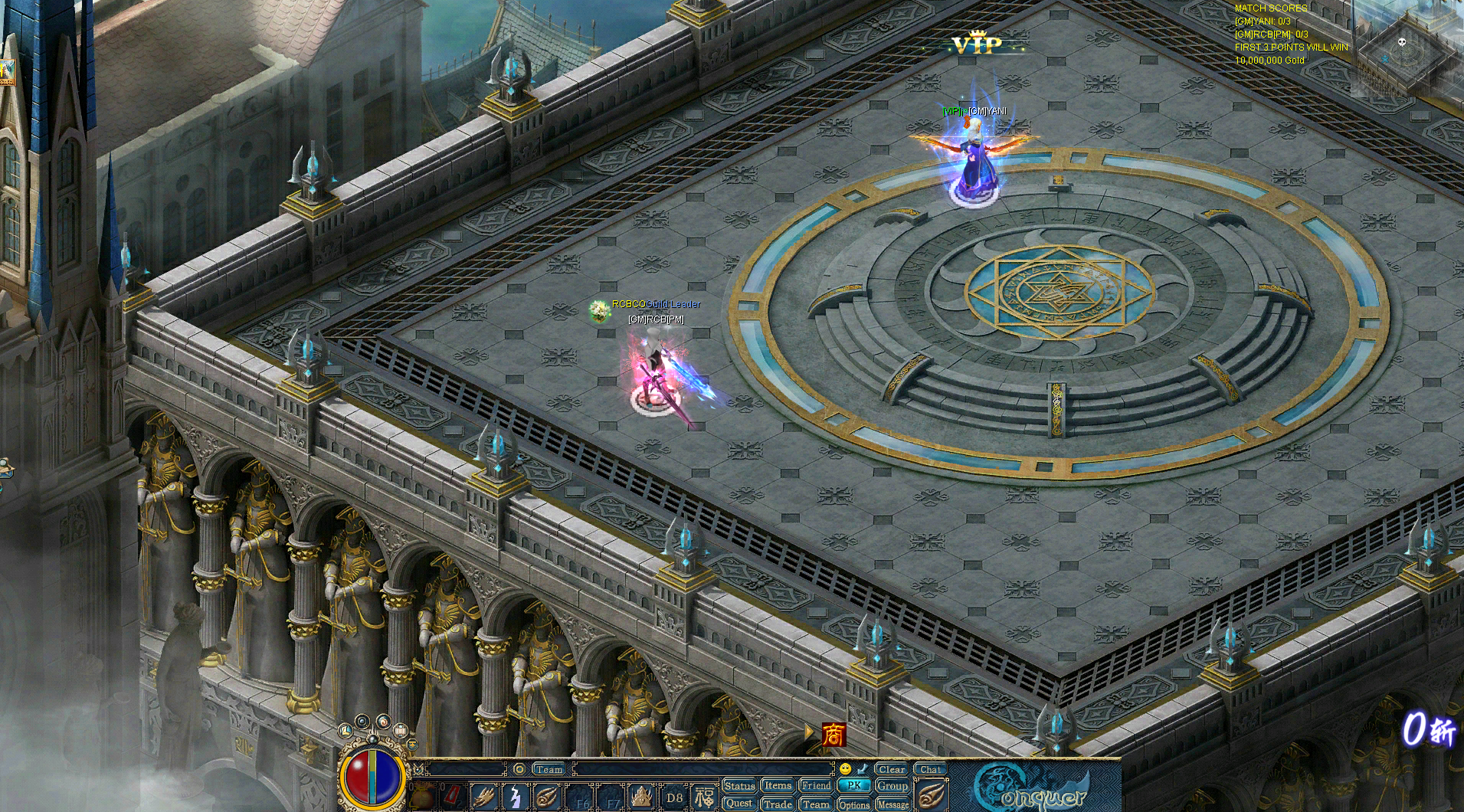Open the Options panel

855,805
